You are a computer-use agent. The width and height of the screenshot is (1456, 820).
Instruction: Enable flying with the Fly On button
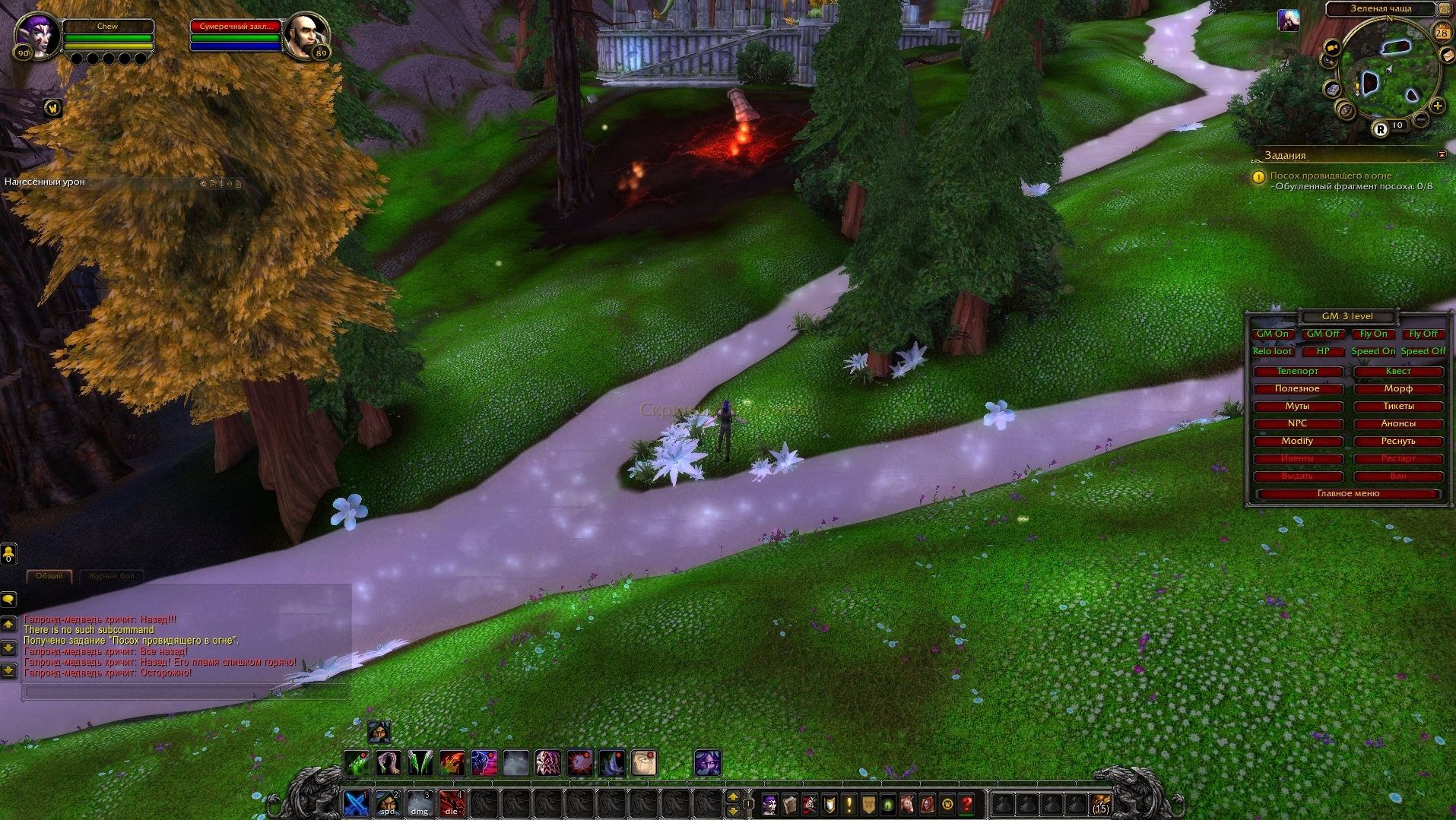click(1373, 334)
